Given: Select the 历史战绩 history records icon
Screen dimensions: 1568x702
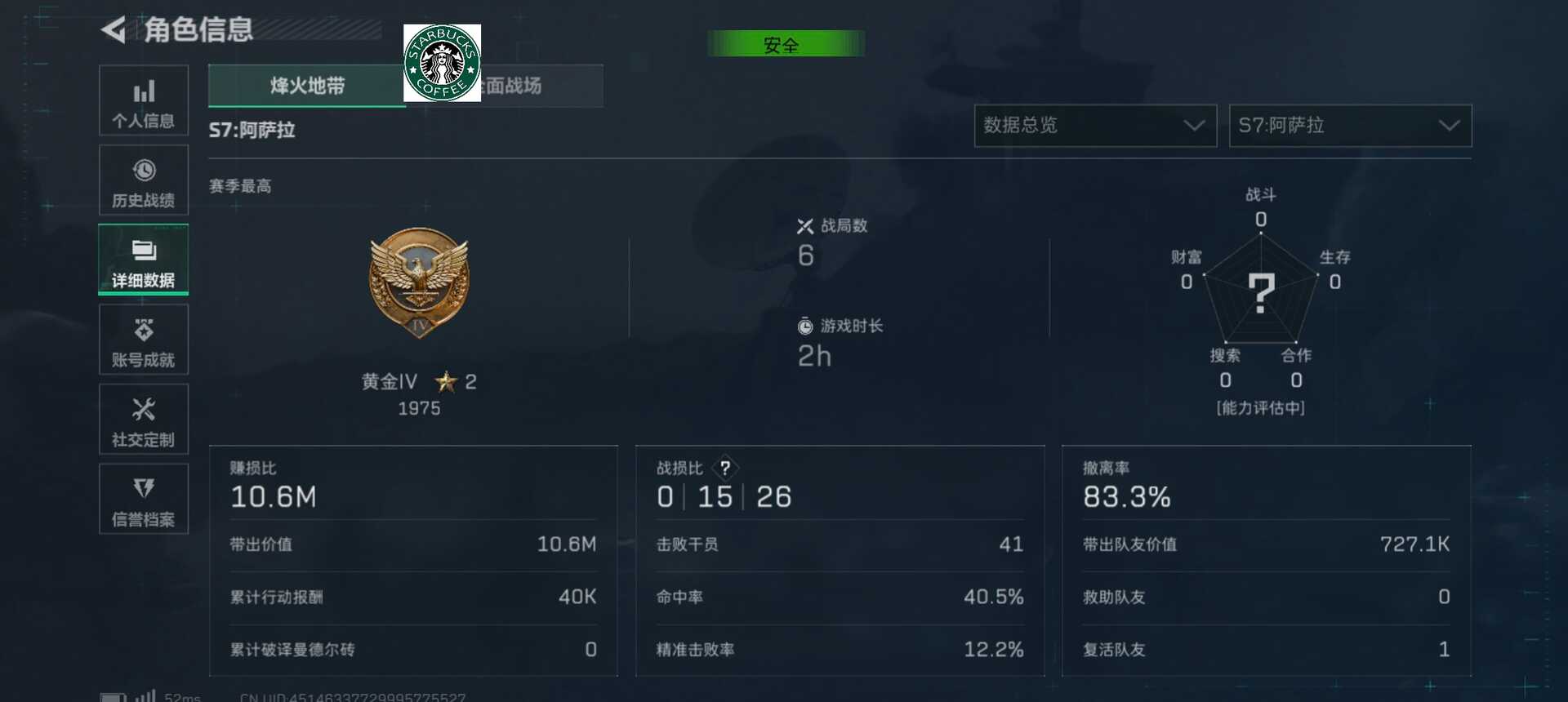Looking at the screenshot, I should point(144,180).
